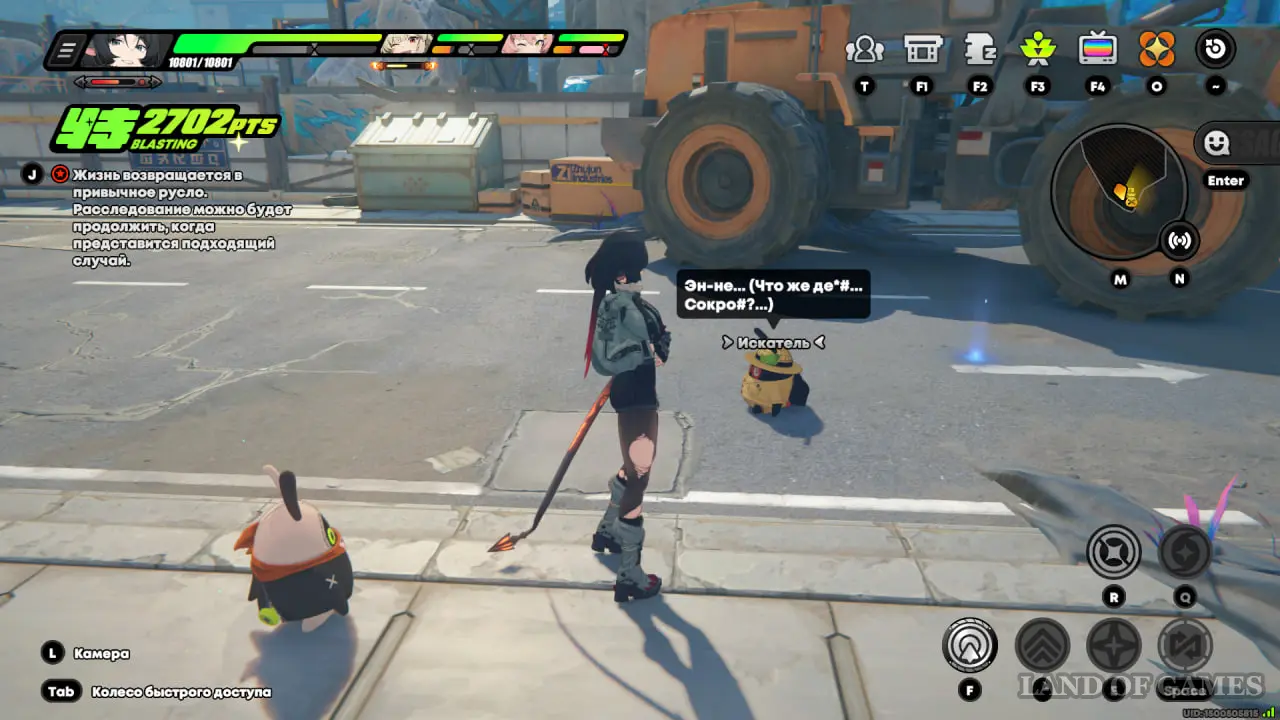Switch to the blonde-haired party member portrait
The image size is (1280, 720).
(x=406, y=44)
